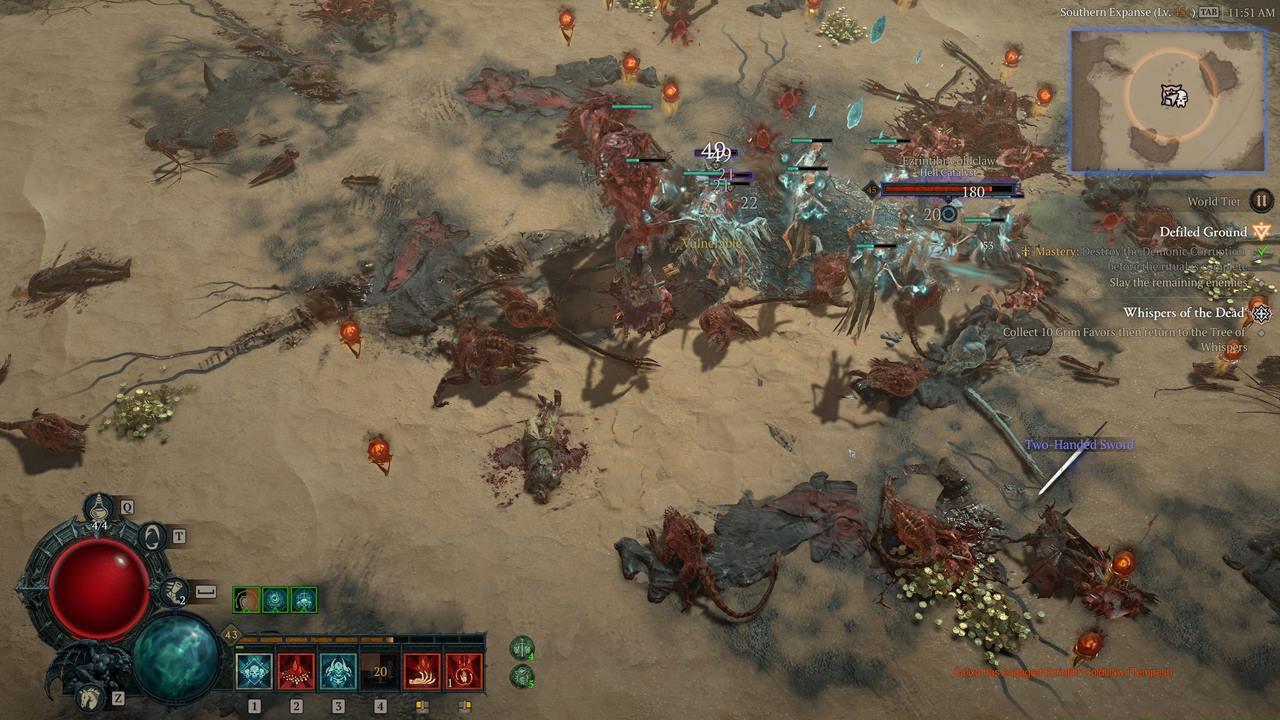This screenshot has width=1280, height=720.
Task: Expand the Whispers of the Dead quest entry
Action: (1185, 313)
